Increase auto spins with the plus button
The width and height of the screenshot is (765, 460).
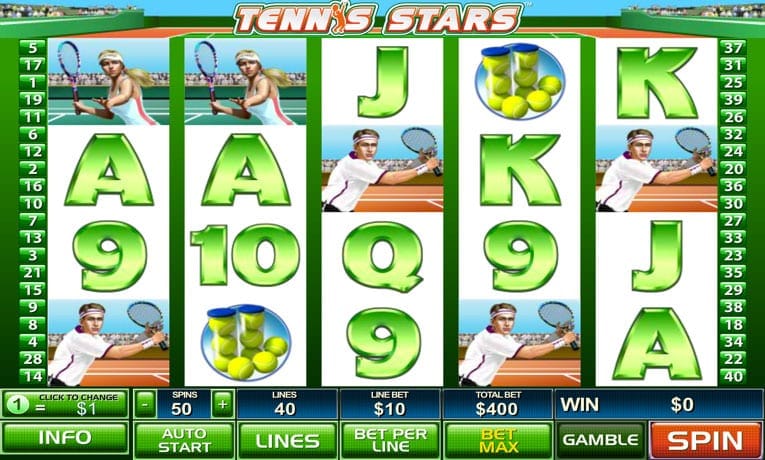pos(222,404)
